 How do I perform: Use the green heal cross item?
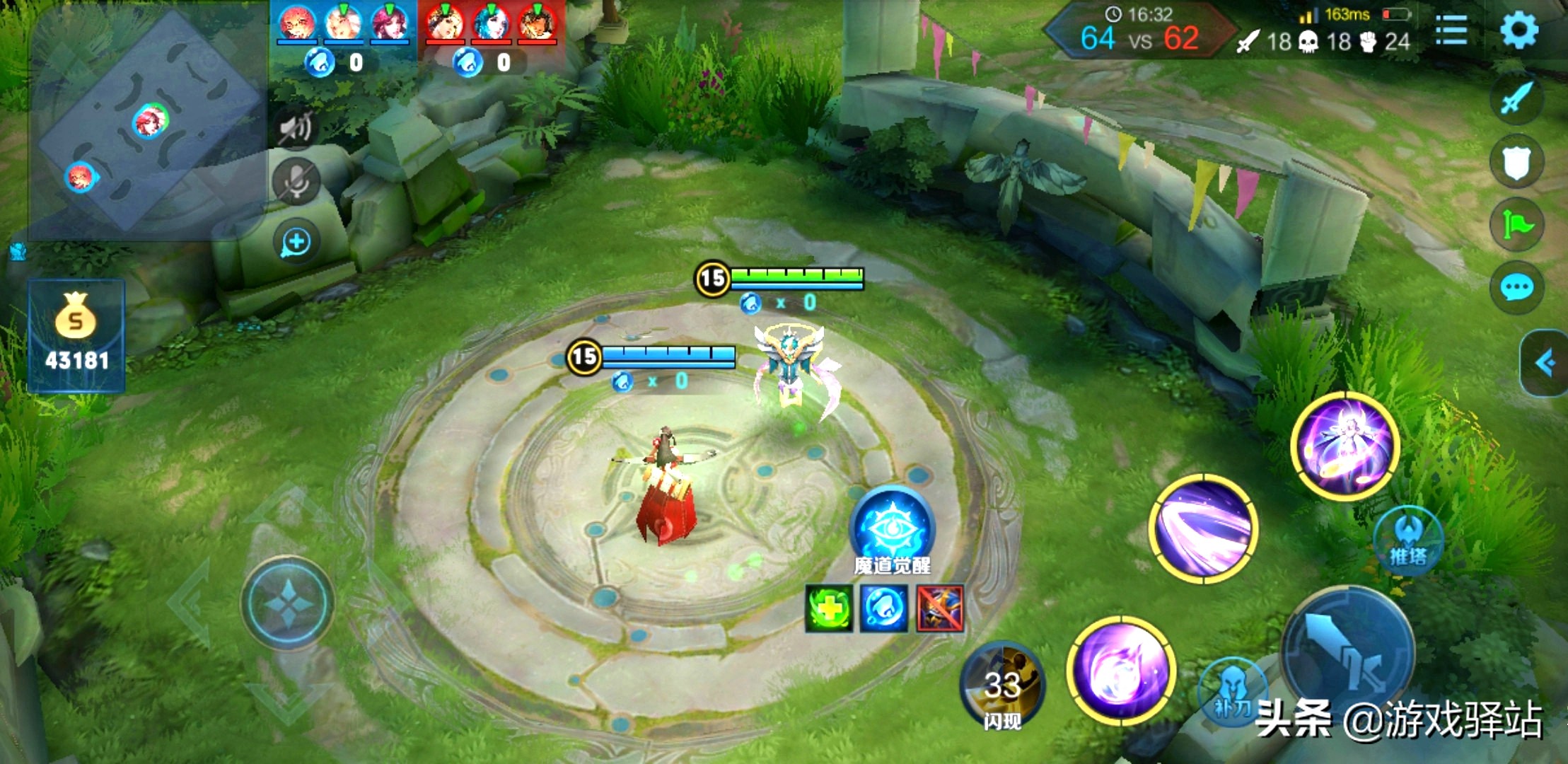tap(829, 608)
